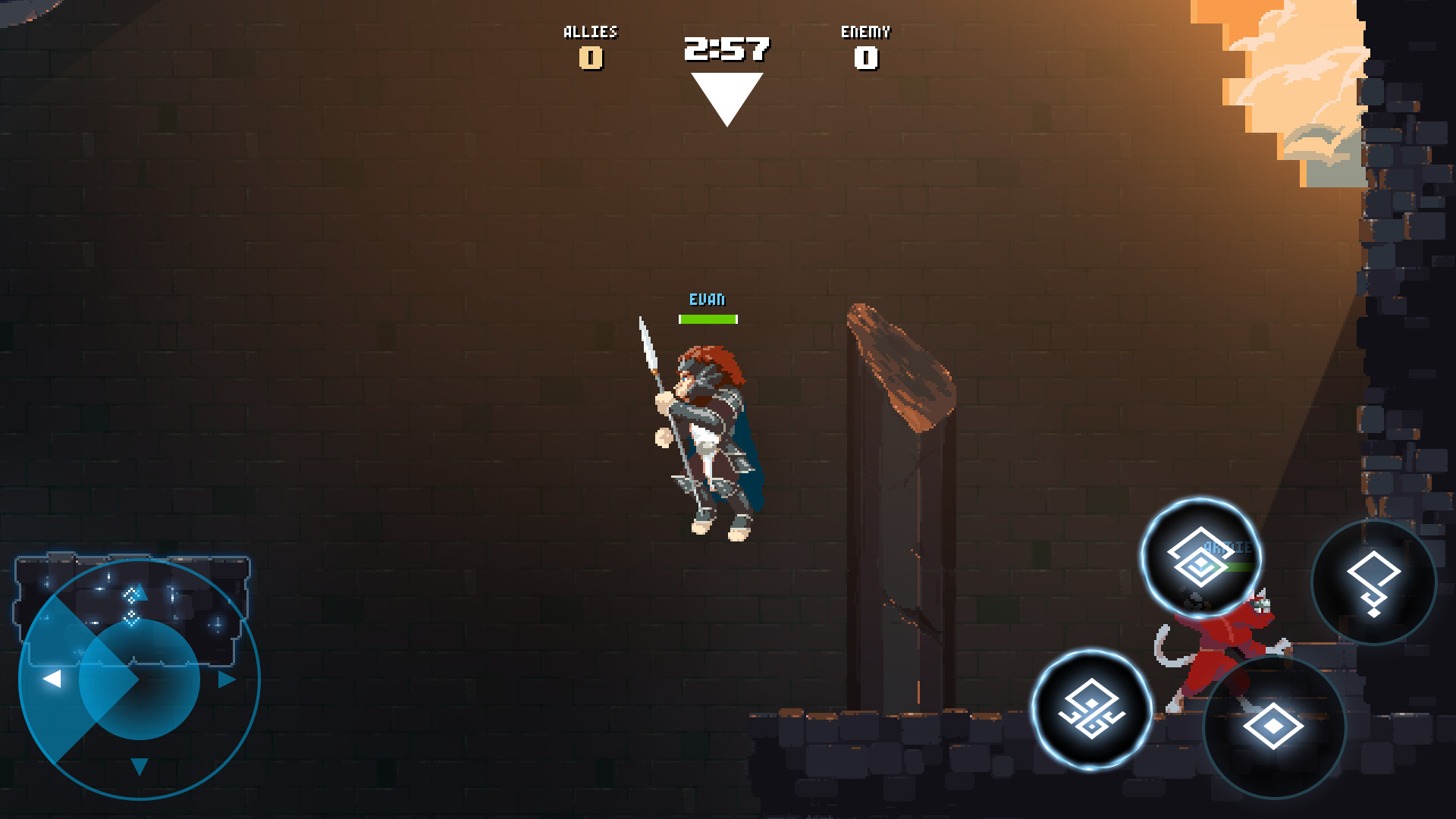Viewport: 1456px width, 819px height.
Task: Tap the joystick's left arrow
Action: click(52, 679)
